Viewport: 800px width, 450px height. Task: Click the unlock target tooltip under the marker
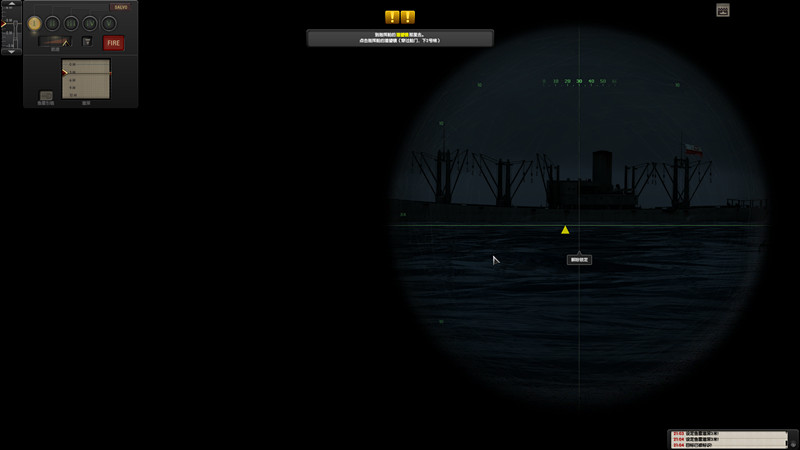[579, 259]
